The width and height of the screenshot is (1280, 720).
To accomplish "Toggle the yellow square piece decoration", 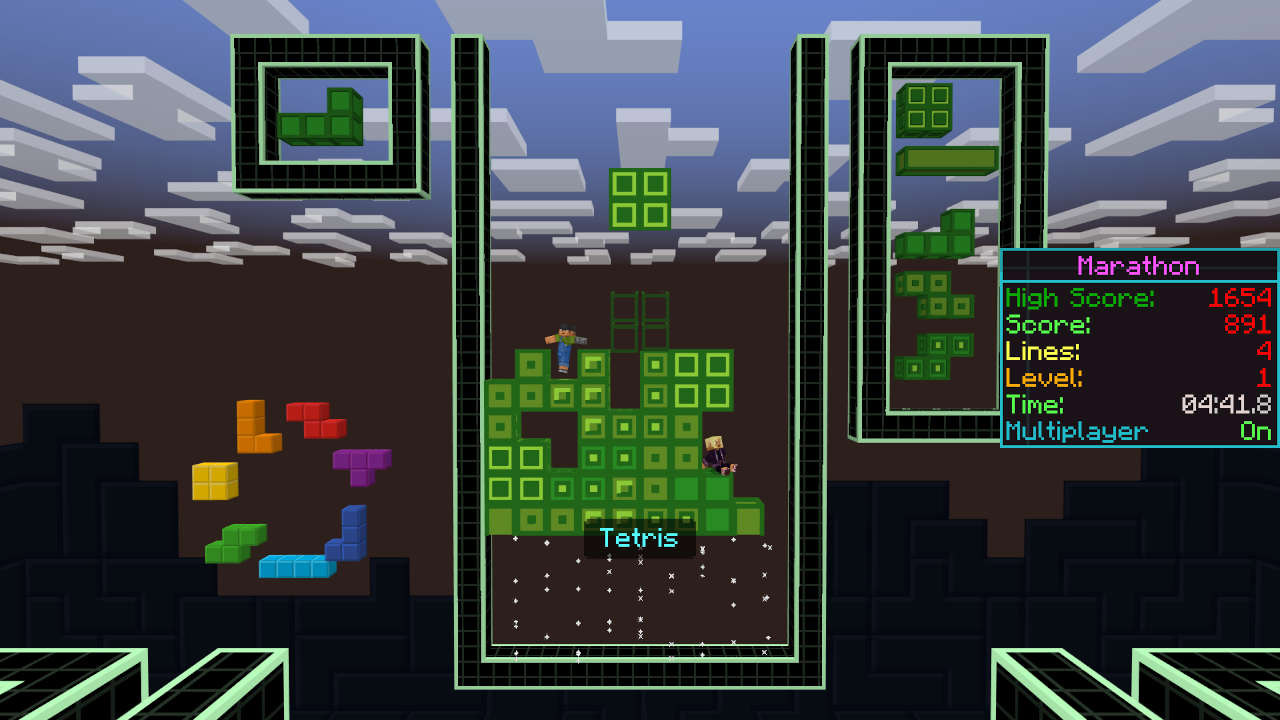I will tap(215, 480).
